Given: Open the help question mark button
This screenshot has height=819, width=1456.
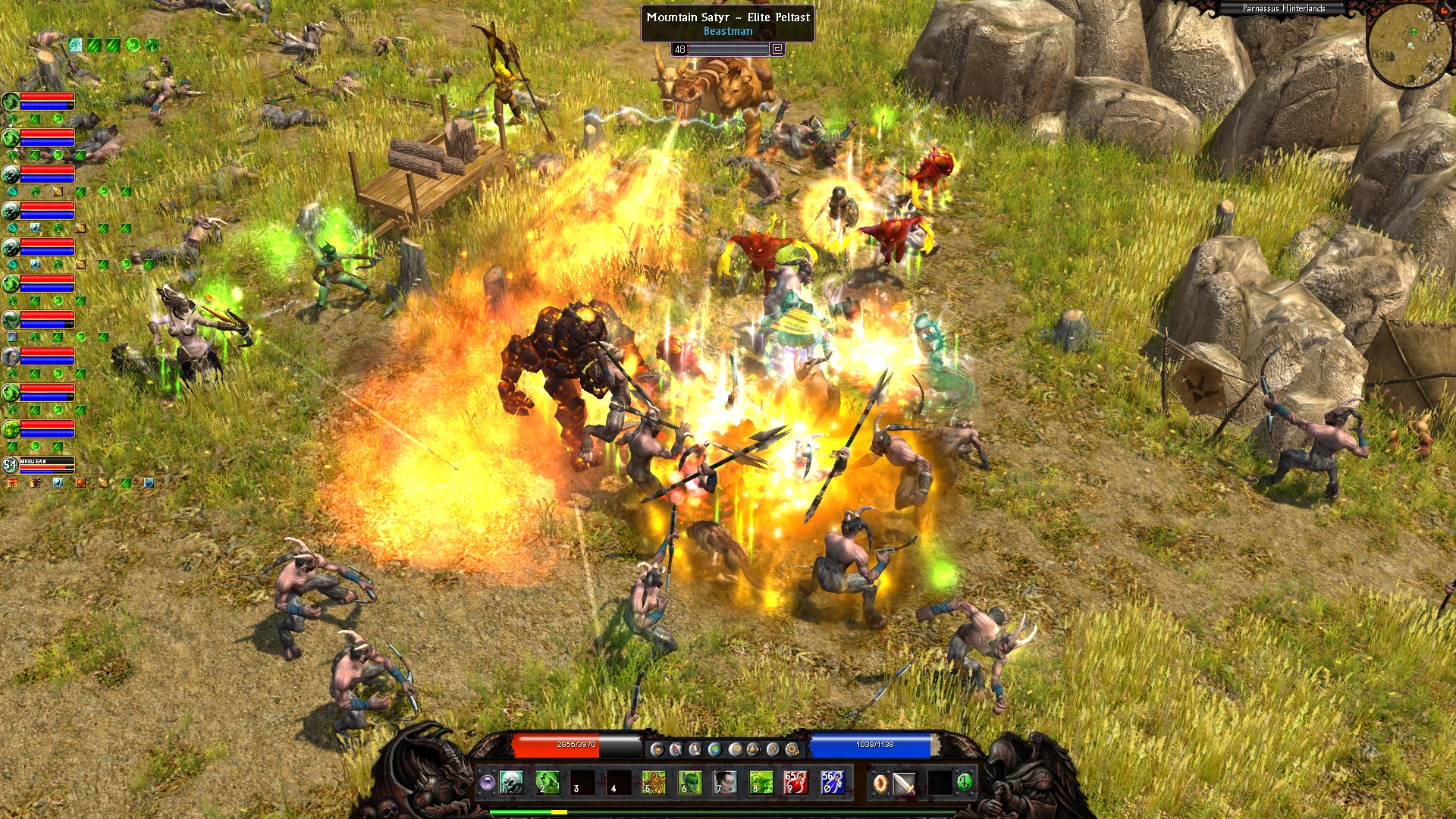Looking at the screenshot, I should coord(773,749).
